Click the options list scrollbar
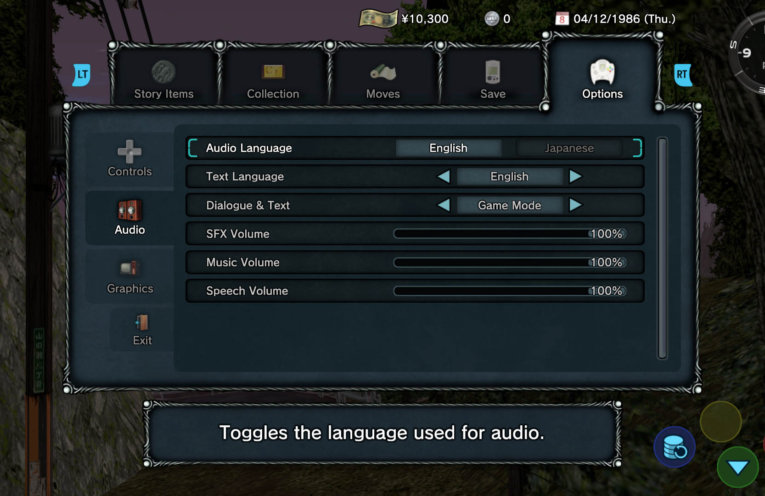Image resolution: width=765 pixels, height=496 pixels. pos(661,248)
